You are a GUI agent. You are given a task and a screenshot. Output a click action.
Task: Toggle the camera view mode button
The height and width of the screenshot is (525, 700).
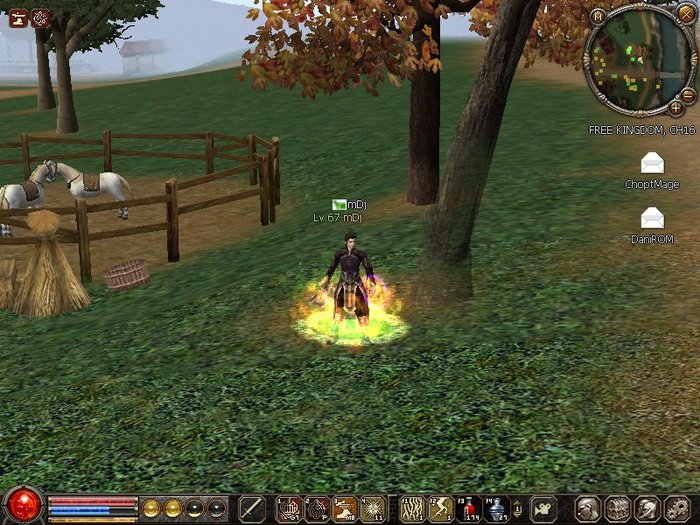point(543,508)
